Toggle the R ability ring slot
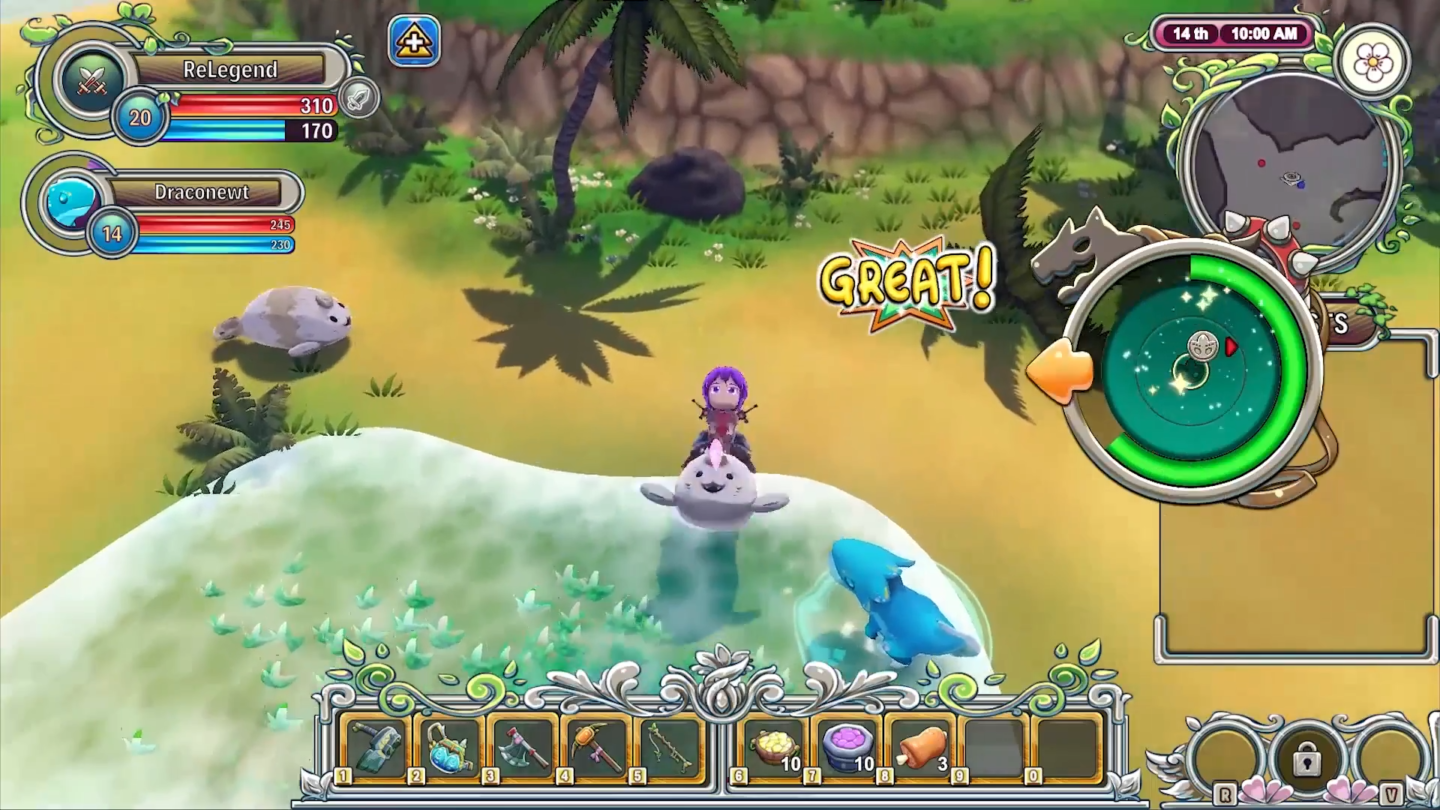 [x=1225, y=755]
